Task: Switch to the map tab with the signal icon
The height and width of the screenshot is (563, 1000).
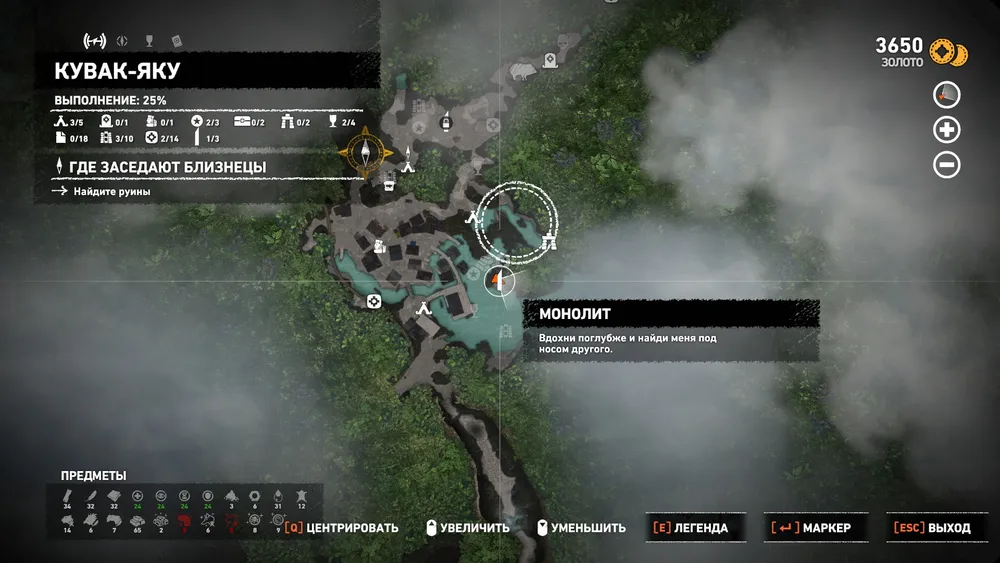Action: (95, 41)
